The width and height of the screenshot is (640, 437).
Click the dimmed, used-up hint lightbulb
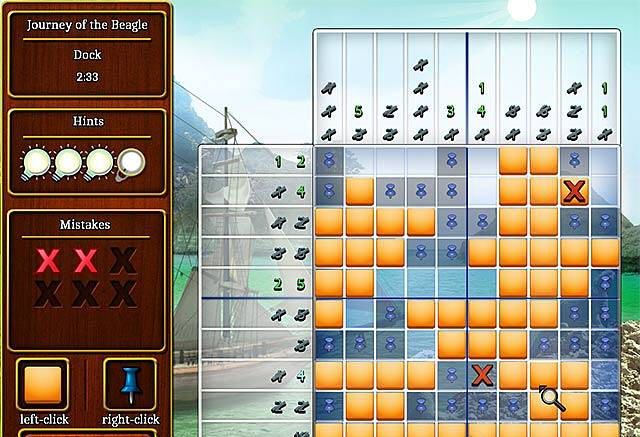pos(132,162)
